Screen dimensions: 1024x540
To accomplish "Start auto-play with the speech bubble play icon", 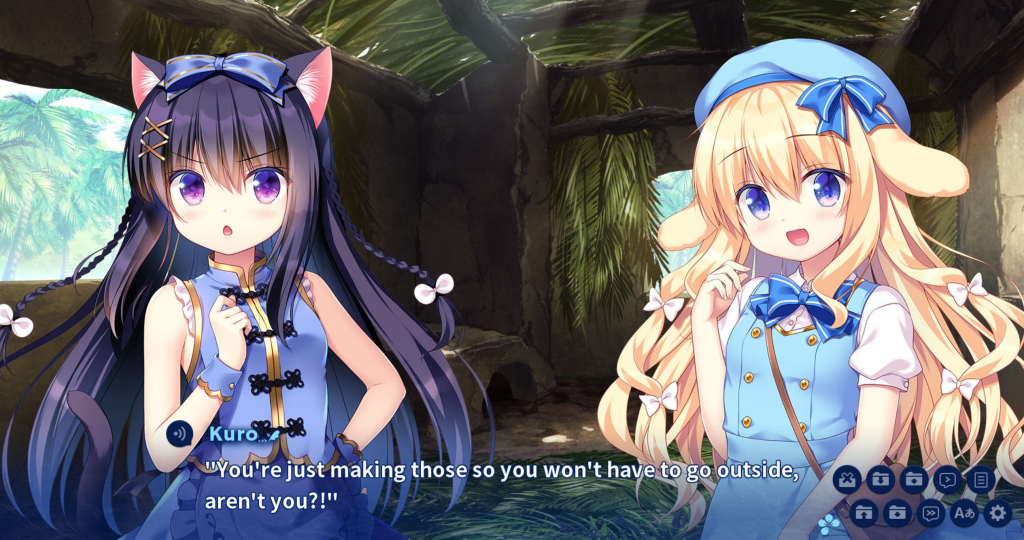I will (x=946, y=480).
